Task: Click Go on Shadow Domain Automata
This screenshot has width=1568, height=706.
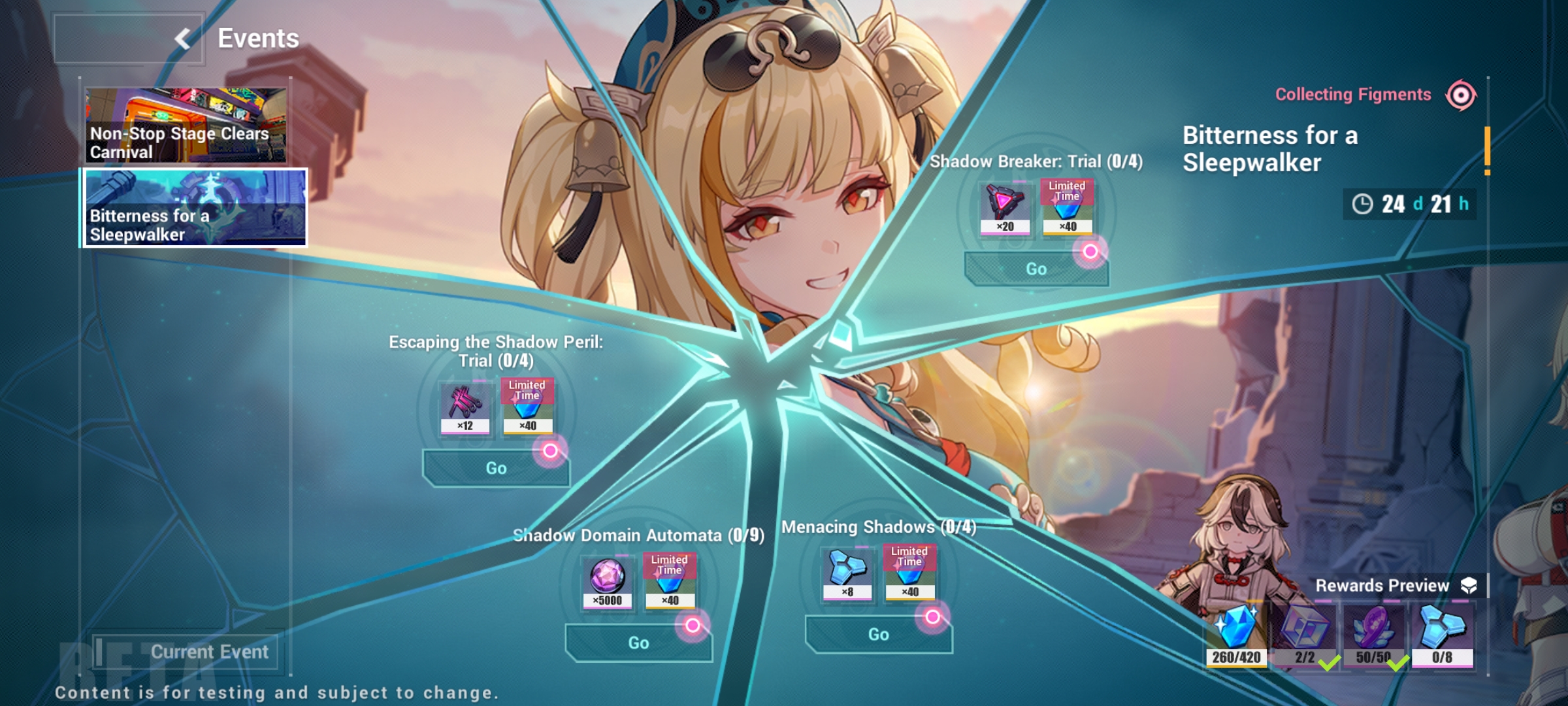Action: pyautogui.click(x=638, y=642)
